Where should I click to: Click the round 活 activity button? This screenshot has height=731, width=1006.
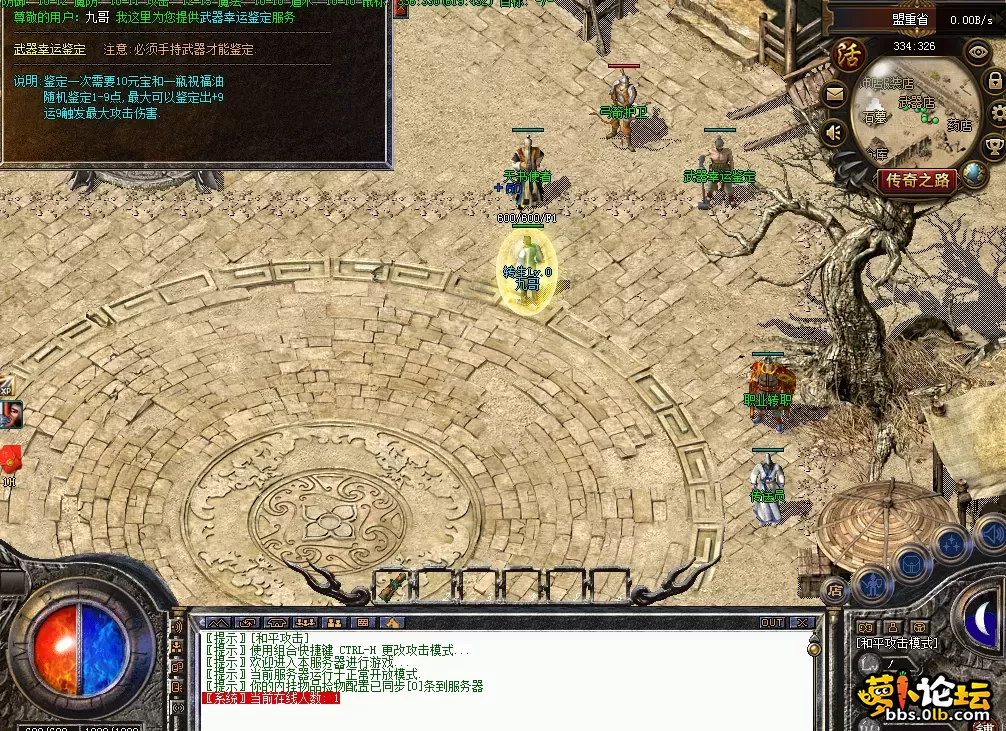[849, 53]
